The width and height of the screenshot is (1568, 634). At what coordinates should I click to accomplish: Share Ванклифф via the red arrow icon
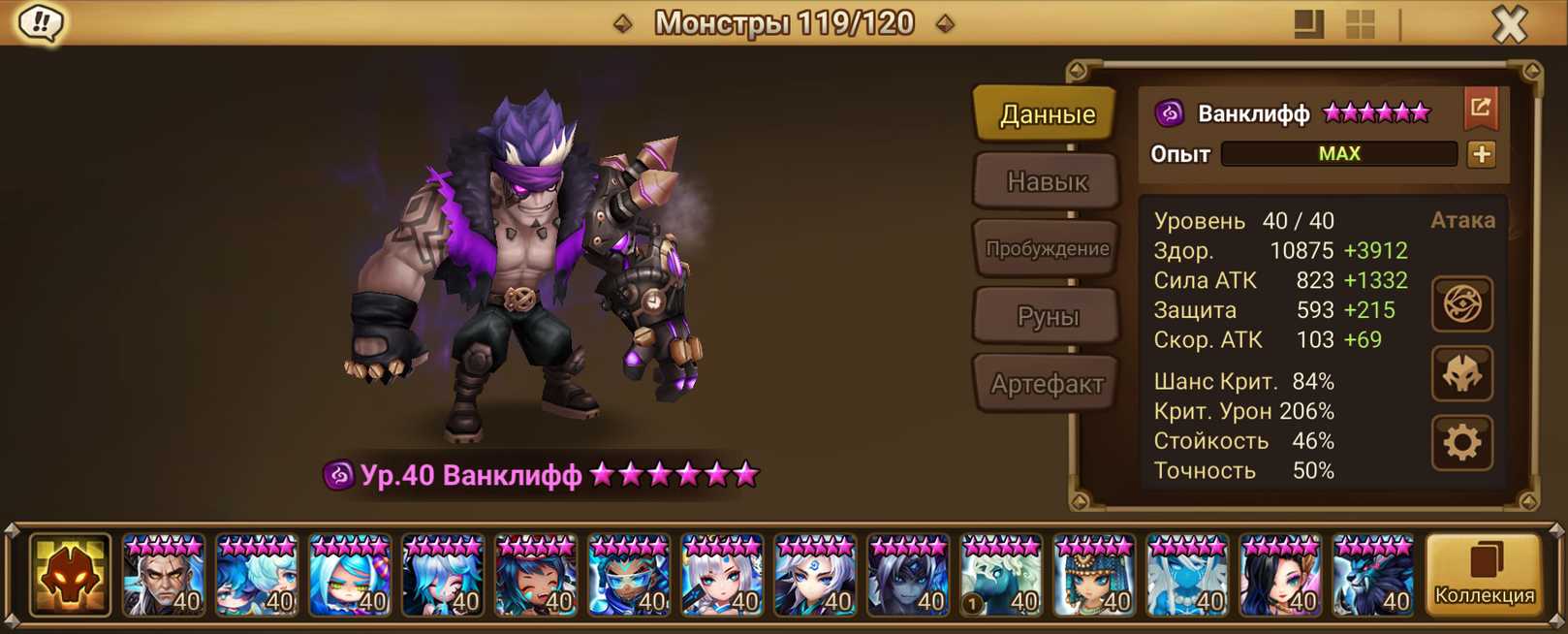1480,109
